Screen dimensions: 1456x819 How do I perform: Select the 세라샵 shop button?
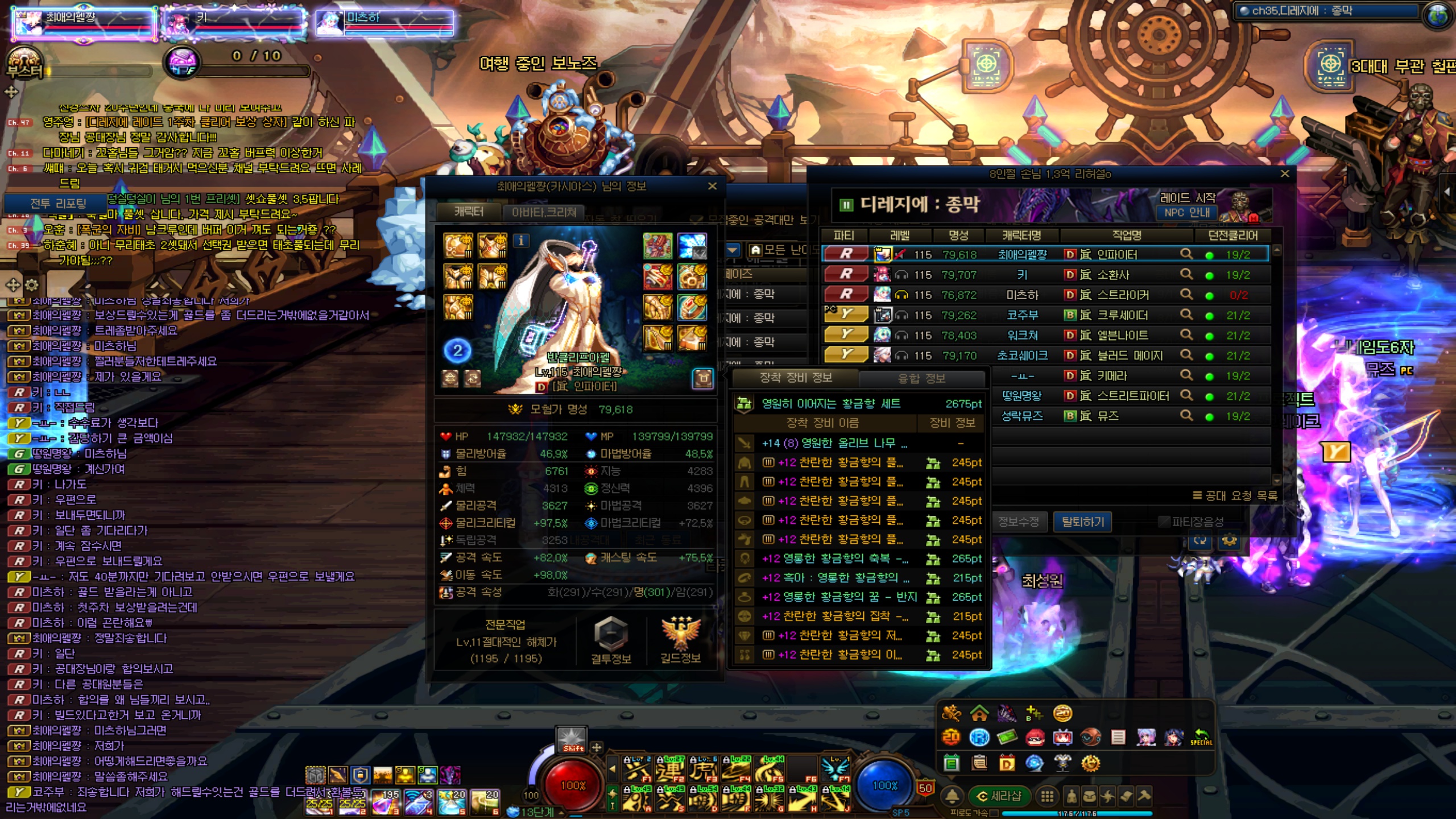pyautogui.click(x=999, y=796)
